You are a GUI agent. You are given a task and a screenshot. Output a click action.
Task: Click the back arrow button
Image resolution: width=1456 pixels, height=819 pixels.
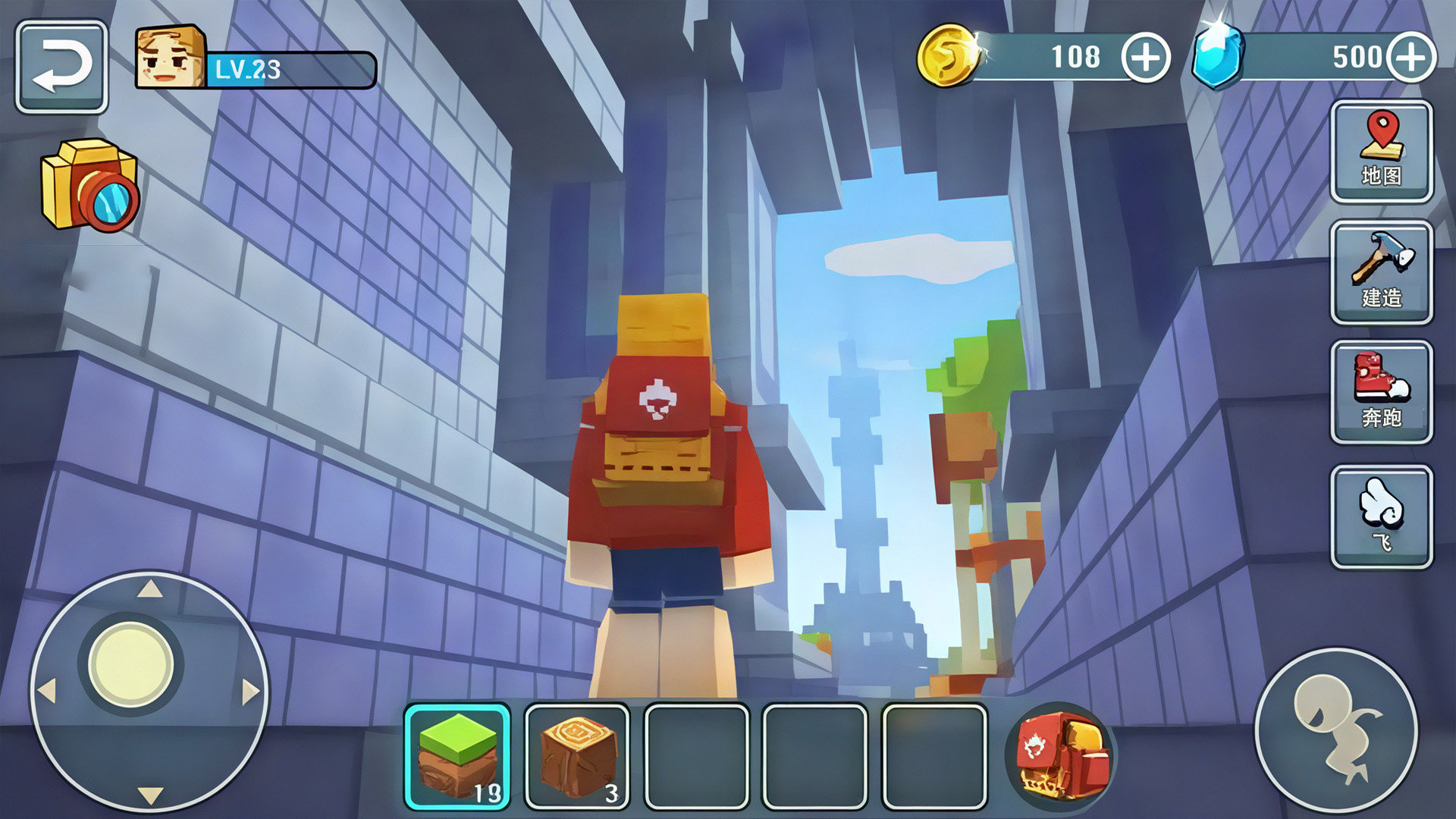pos(61,67)
